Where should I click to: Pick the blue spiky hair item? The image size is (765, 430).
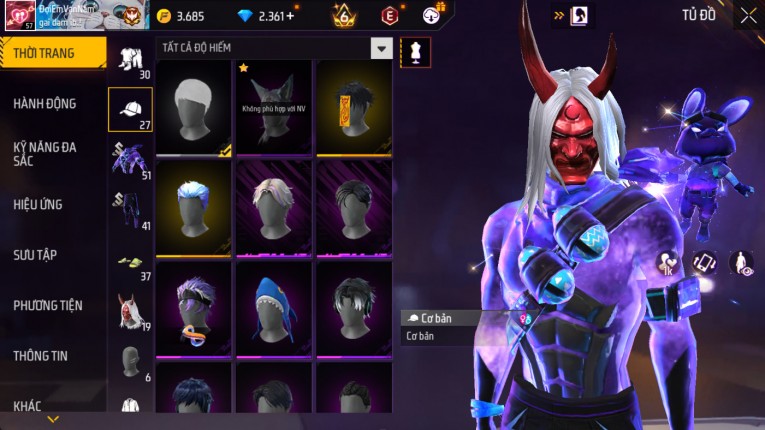(x=194, y=207)
